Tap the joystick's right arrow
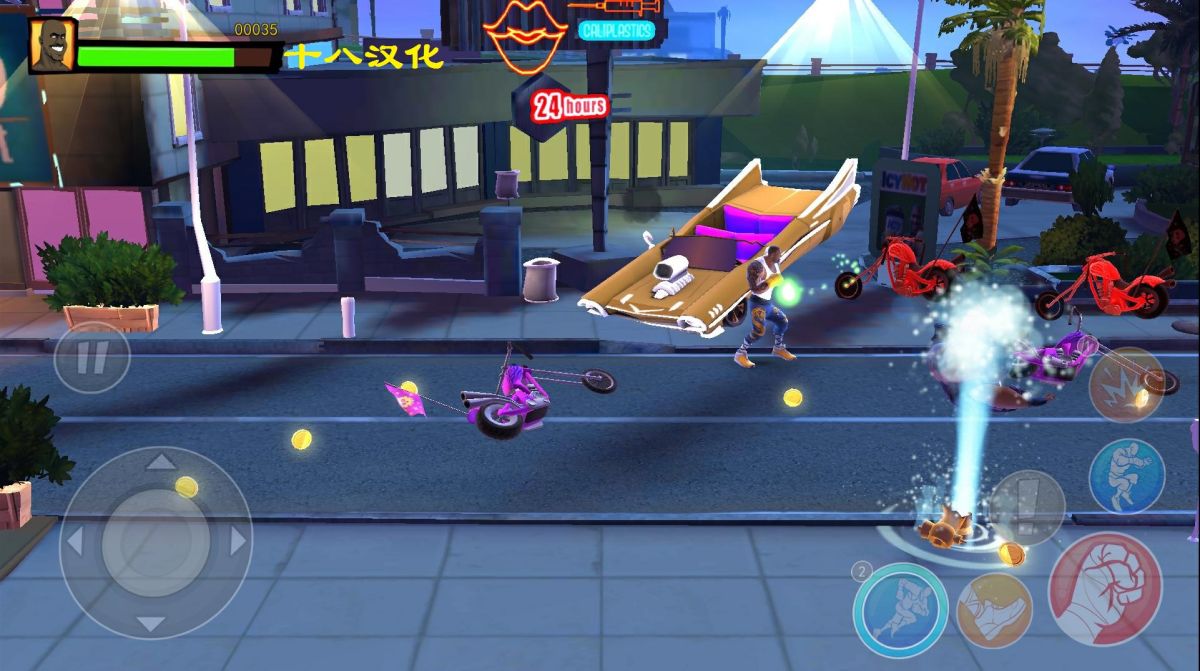Screen dimensions: 1200x671 pos(238,541)
